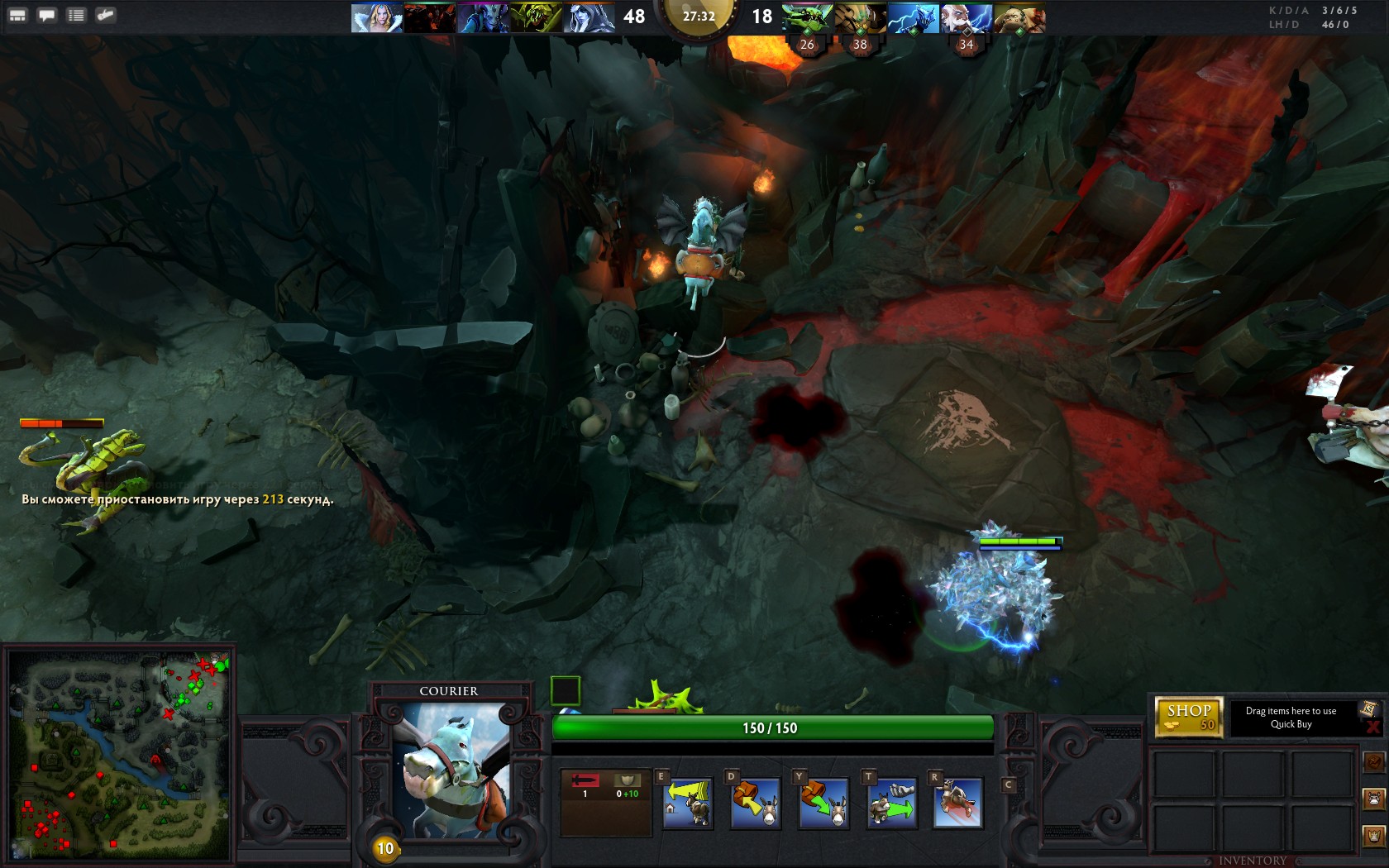The width and height of the screenshot is (1389, 868).
Task: Use the courier's green-arrow bag ability
Action: point(823,803)
